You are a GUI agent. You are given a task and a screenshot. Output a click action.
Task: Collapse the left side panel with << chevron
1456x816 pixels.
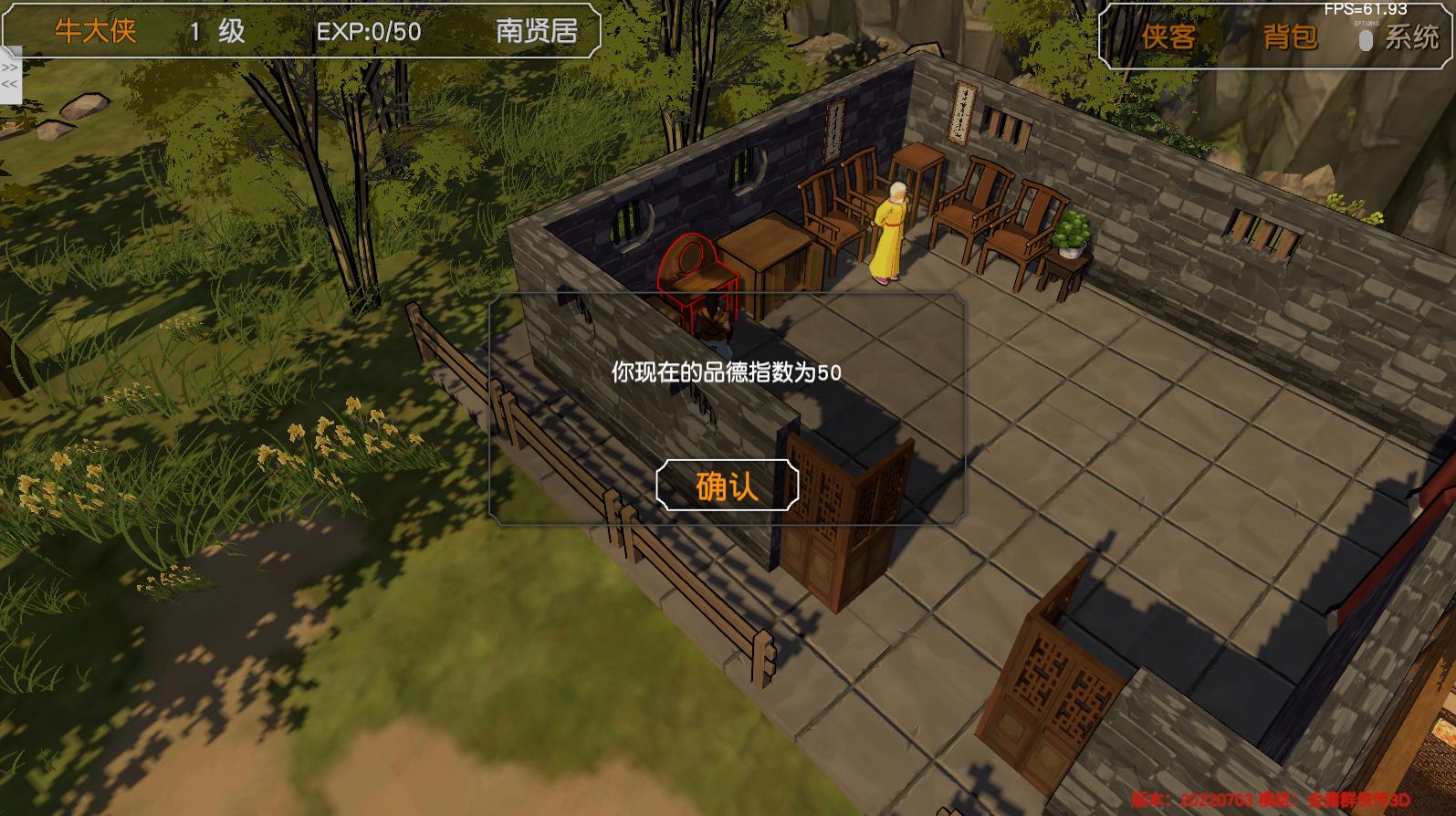10,84
